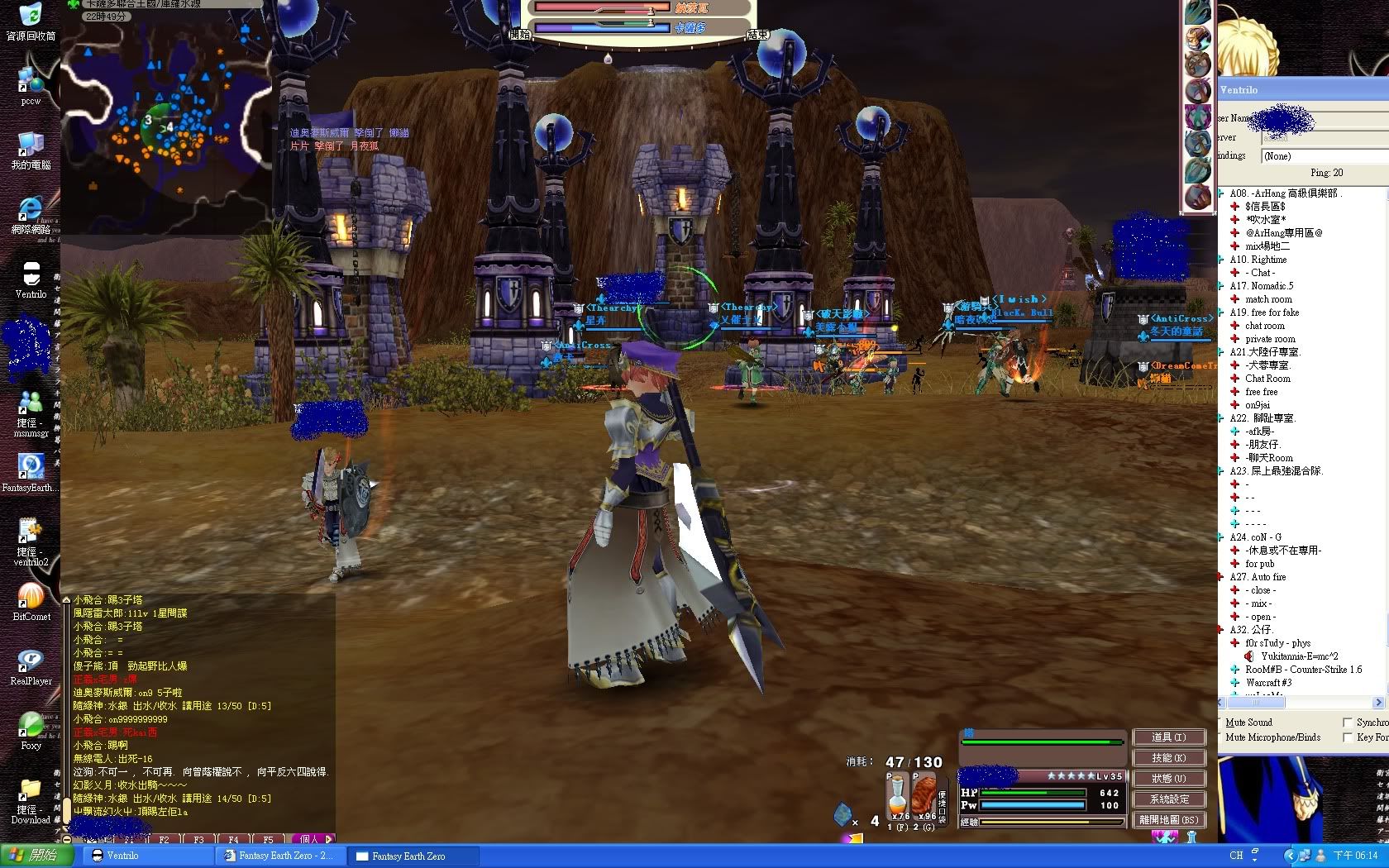Open the 道具 (I) items menu
Viewport: 1389px width, 868px height.
click(1168, 737)
